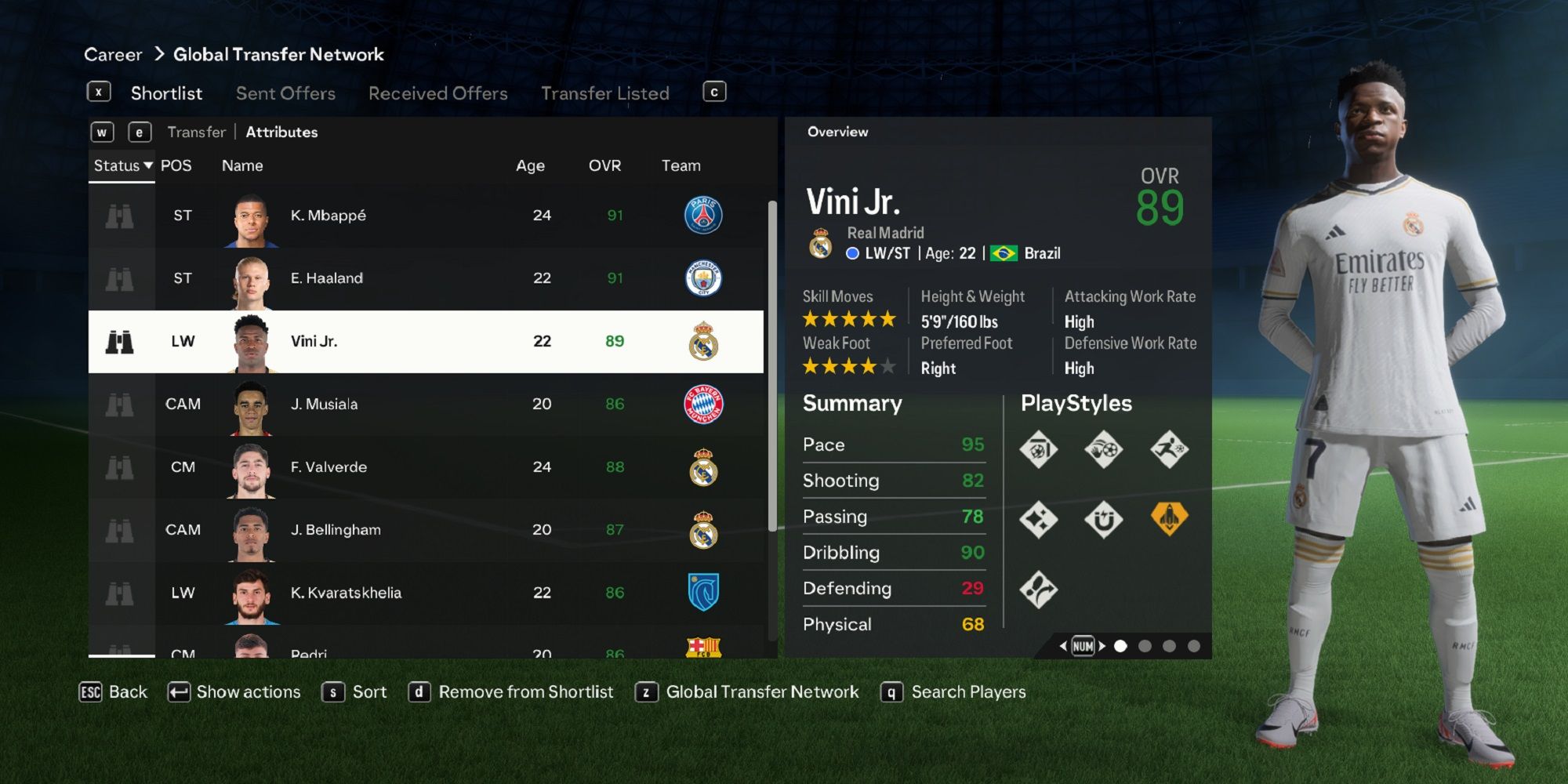Toggle scout binoculars icon for J. Bellingham
This screenshot has height=784, width=1568.
[x=122, y=530]
